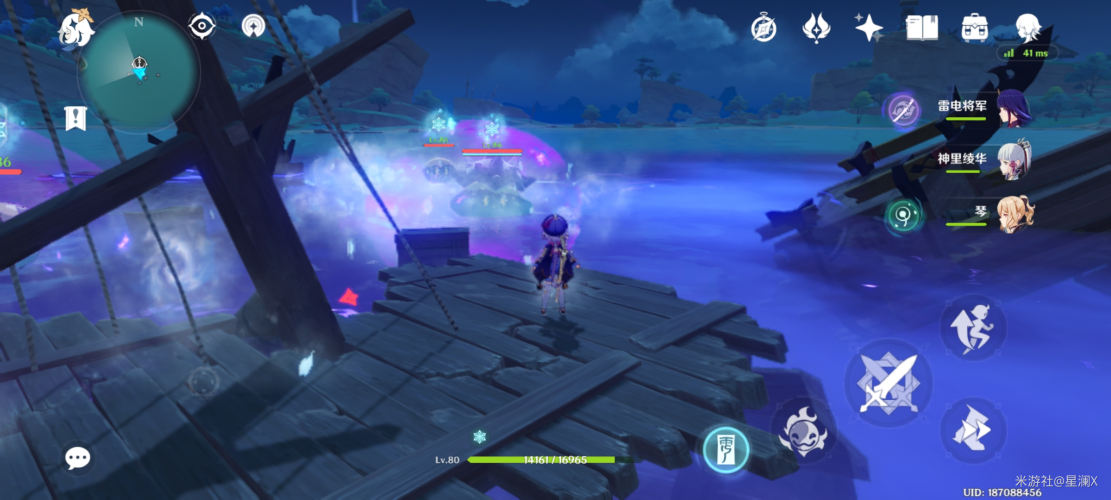
Task: Open the quest log exclamation icon
Action: tap(75, 117)
